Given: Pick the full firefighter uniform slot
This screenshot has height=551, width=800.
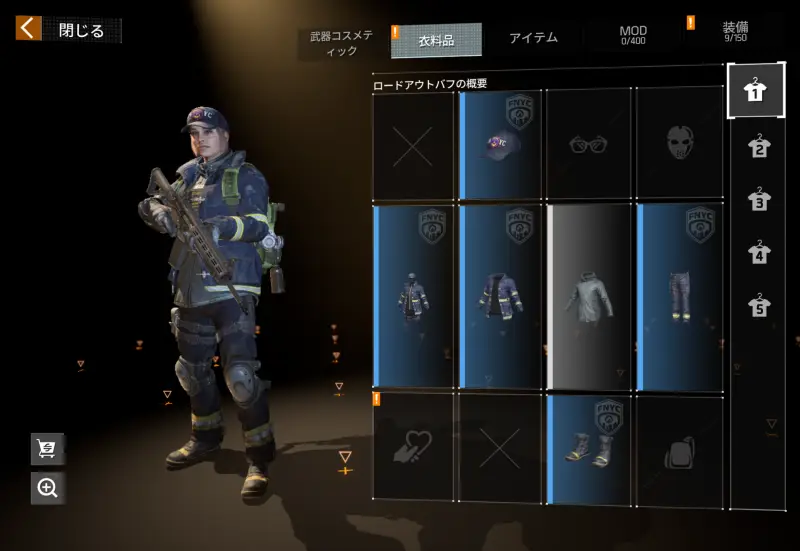Looking at the screenshot, I should [414, 296].
